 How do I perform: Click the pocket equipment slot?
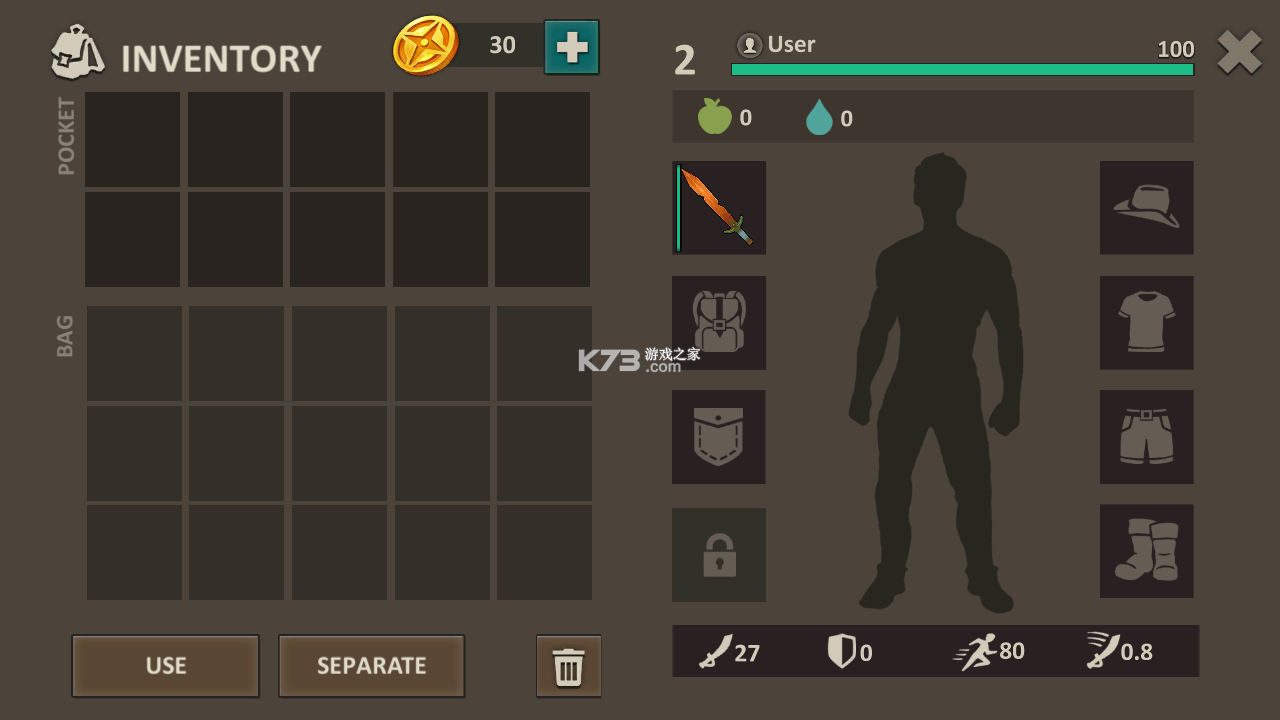[x=719, y=437]
